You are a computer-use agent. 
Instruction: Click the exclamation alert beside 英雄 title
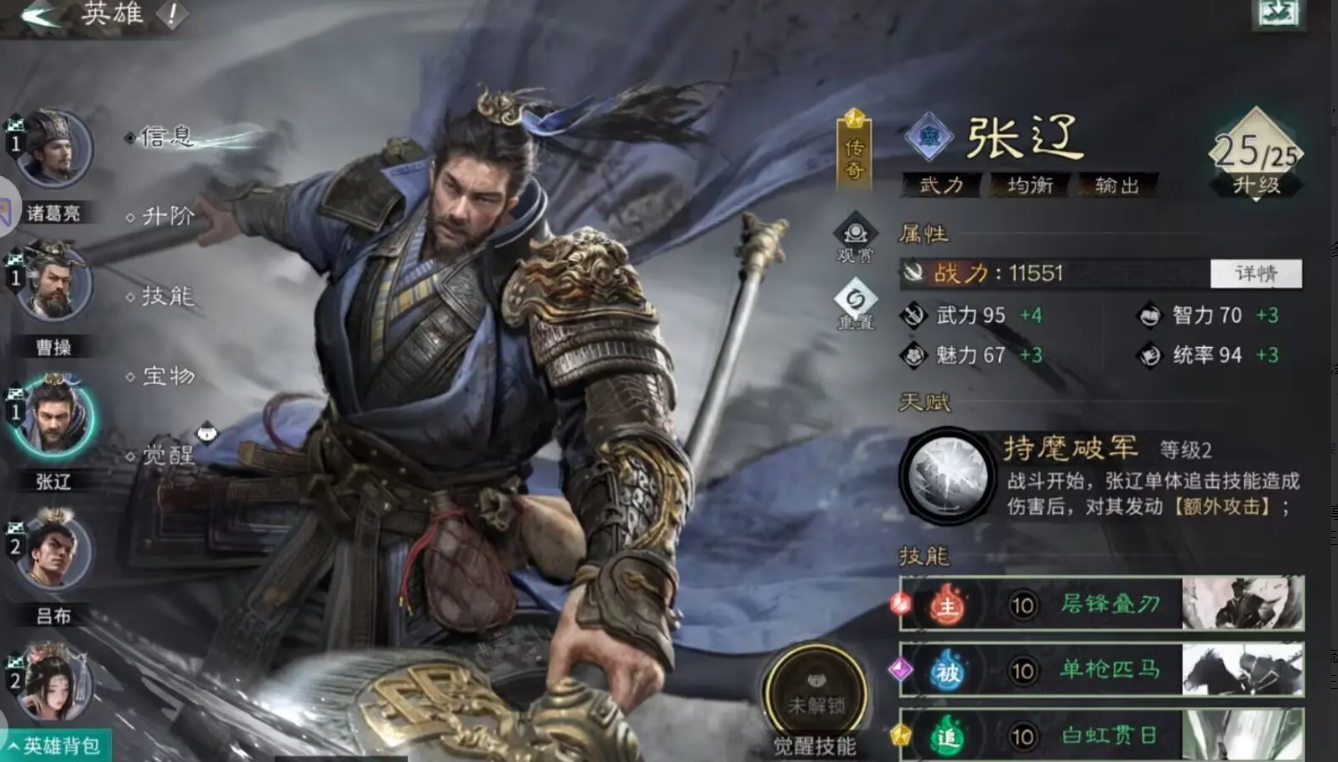pyautogui.click(x=175, y=16)
